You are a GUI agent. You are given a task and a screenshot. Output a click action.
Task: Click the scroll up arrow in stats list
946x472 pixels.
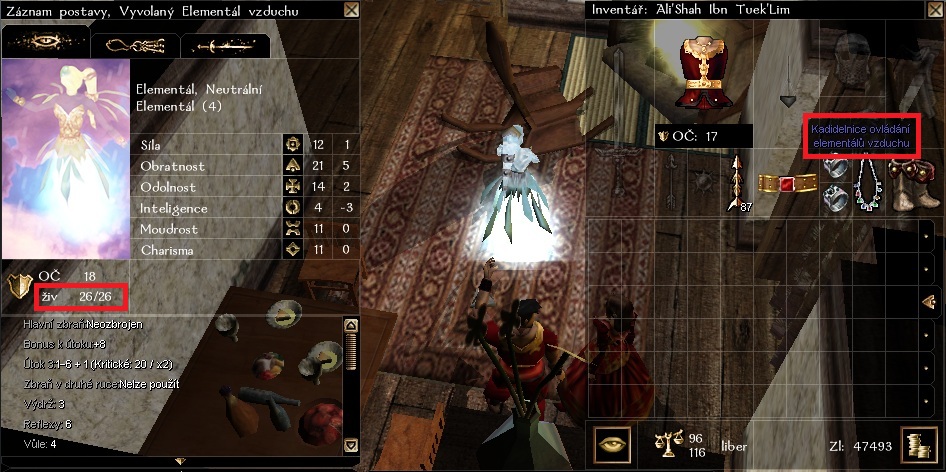(350, 326)
